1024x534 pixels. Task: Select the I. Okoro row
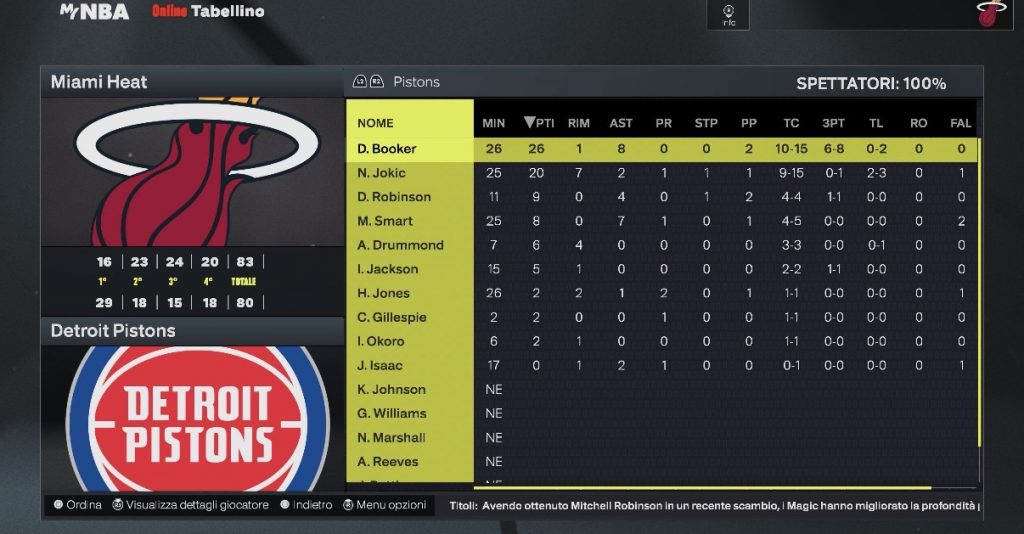[381, 341]
